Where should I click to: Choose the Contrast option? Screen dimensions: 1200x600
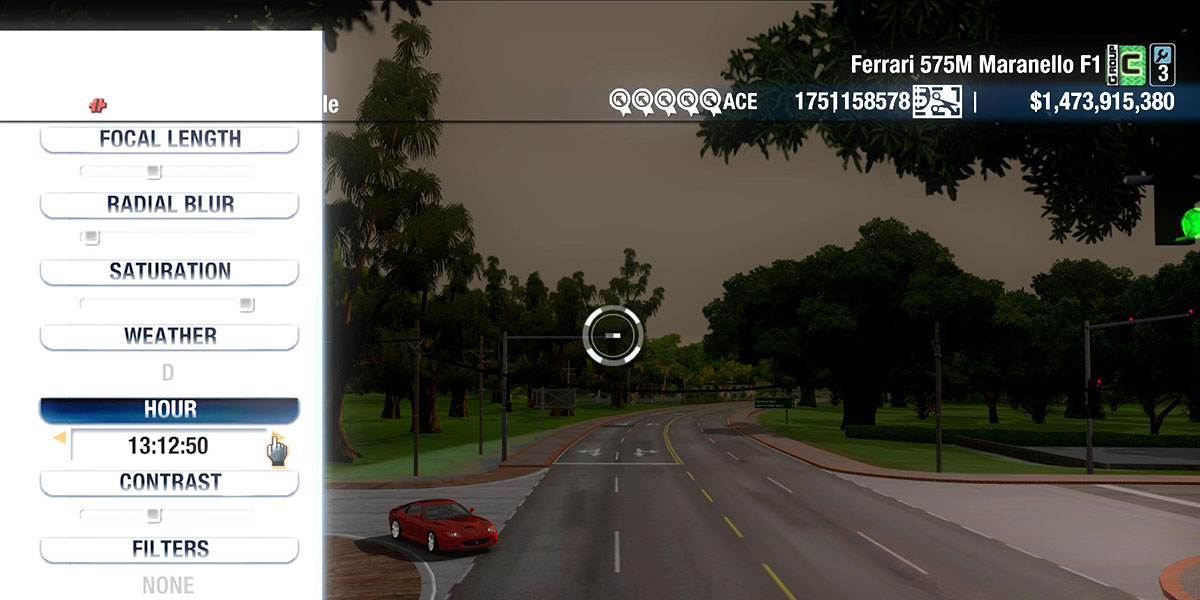(x=169, y=483)
